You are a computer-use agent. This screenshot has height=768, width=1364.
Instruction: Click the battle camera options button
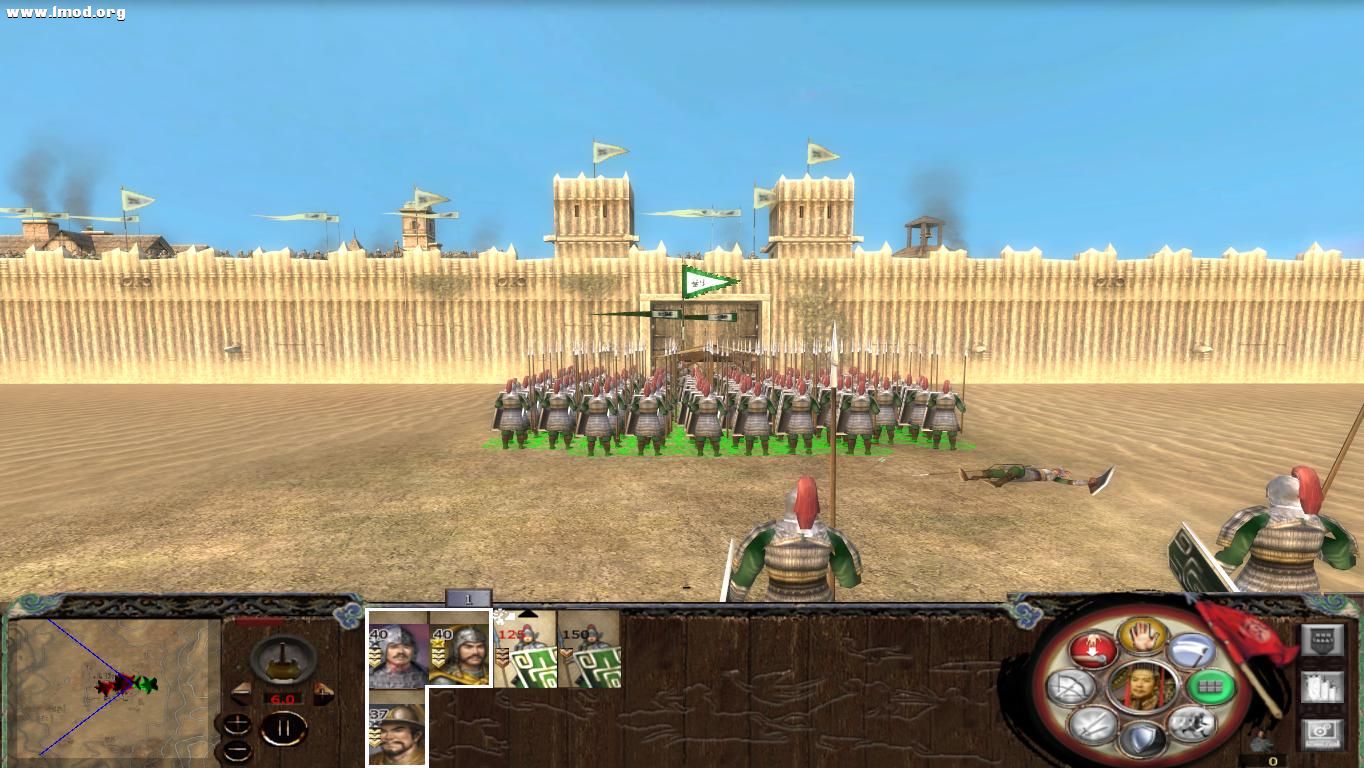[x=1322, y=731]
